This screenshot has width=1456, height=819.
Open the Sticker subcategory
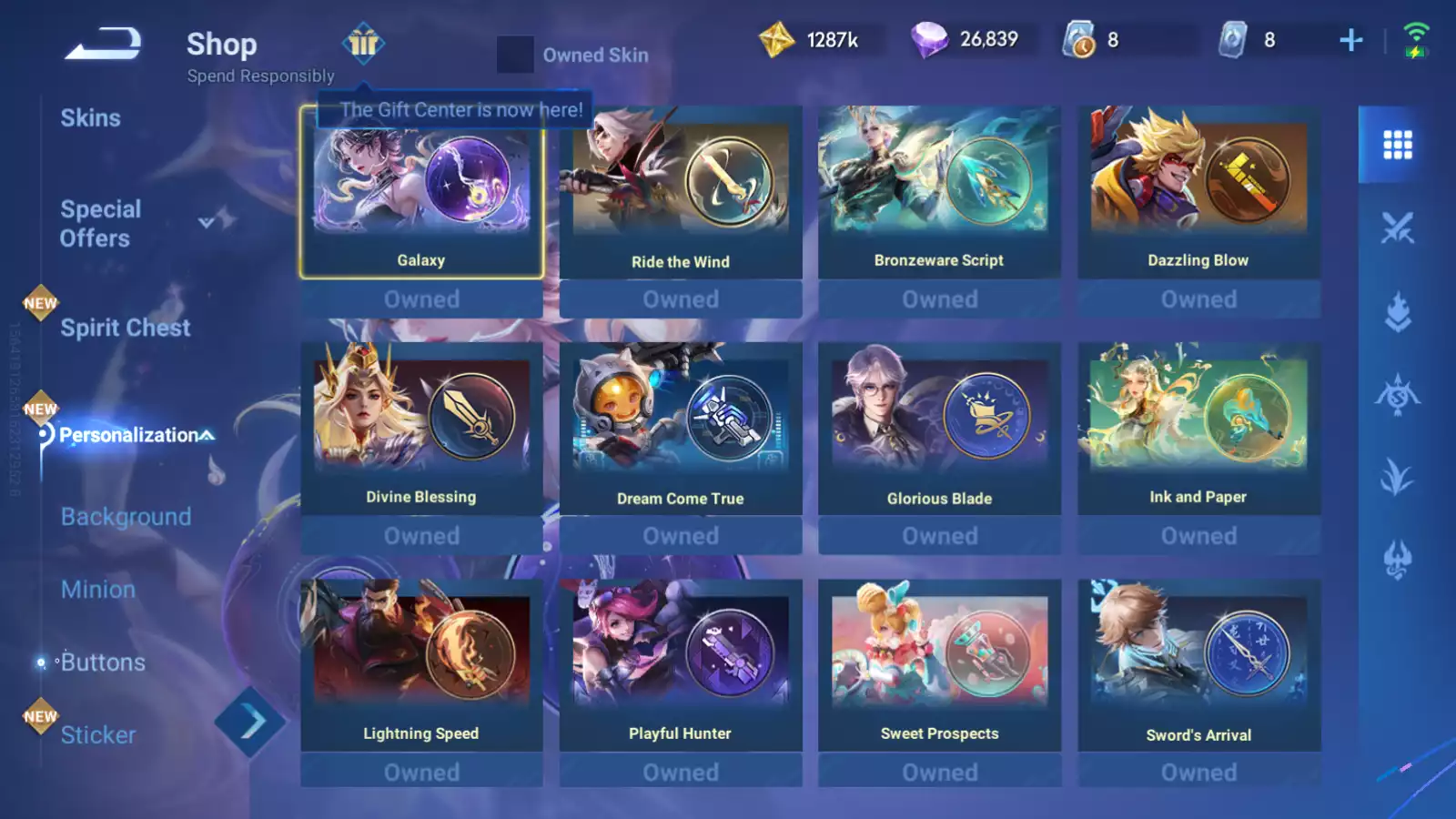click(98, 735)
